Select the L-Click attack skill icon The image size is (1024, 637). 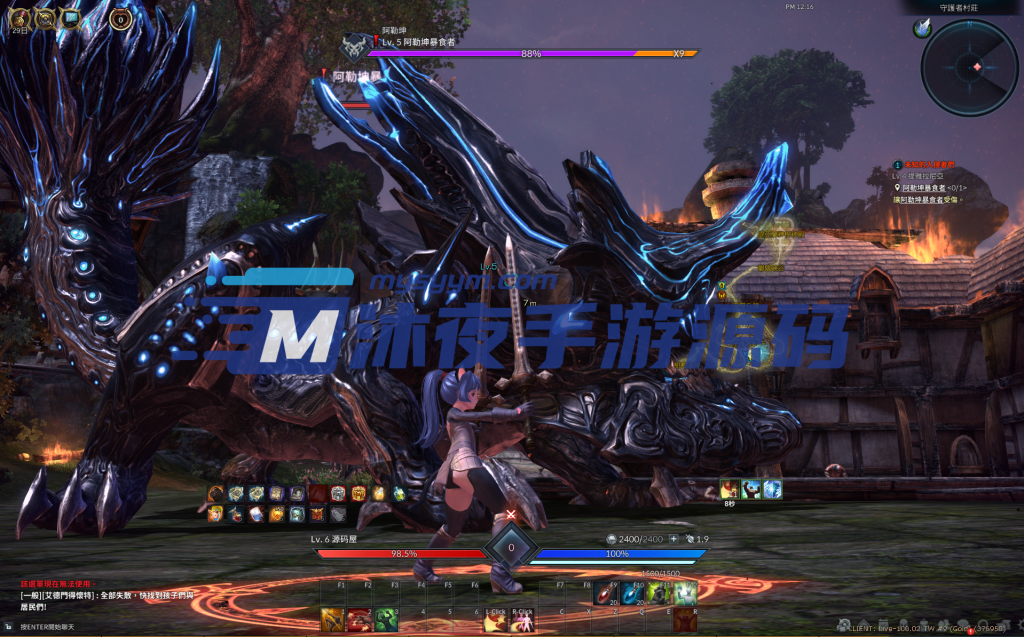click(495, 621)
